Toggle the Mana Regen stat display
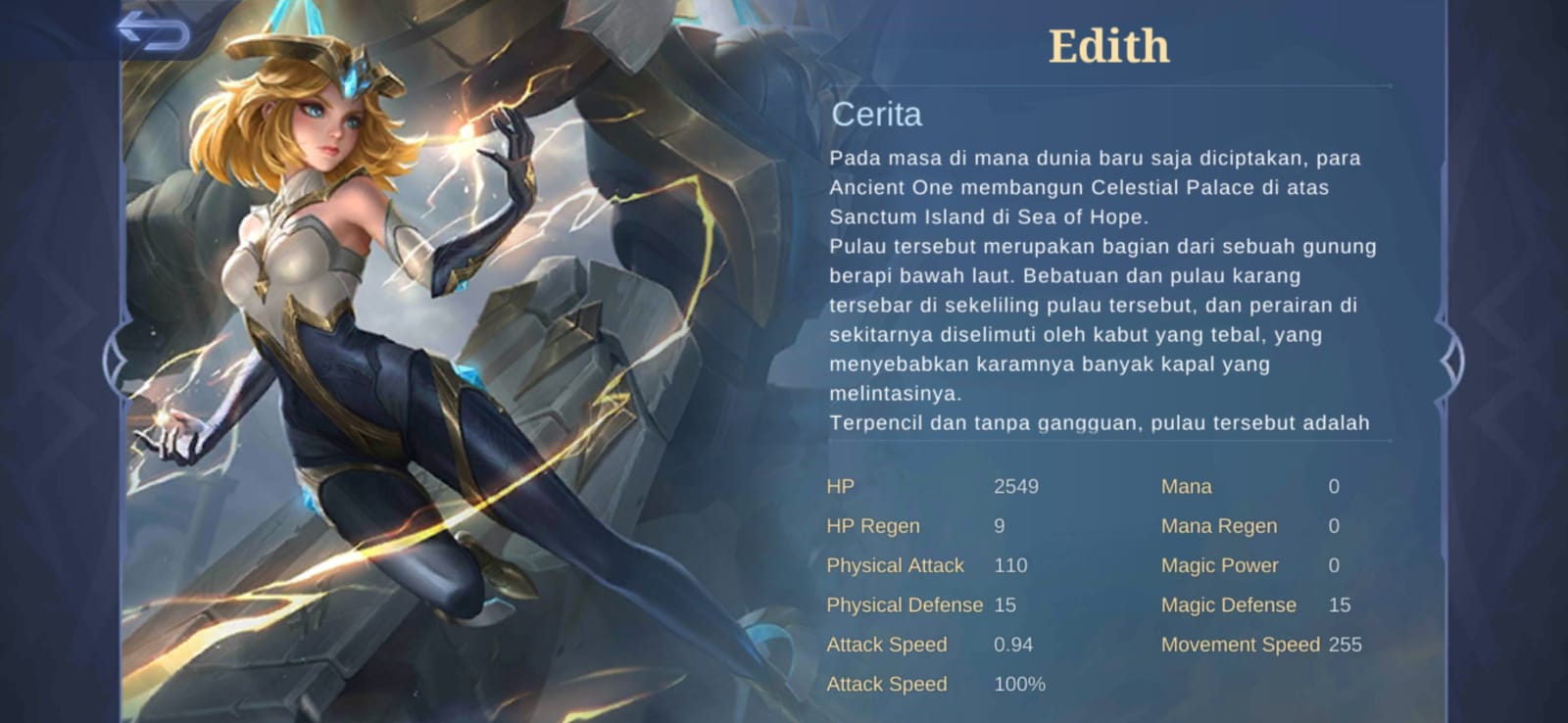This screenshot has height=723, width=1568. point(1219,526)
